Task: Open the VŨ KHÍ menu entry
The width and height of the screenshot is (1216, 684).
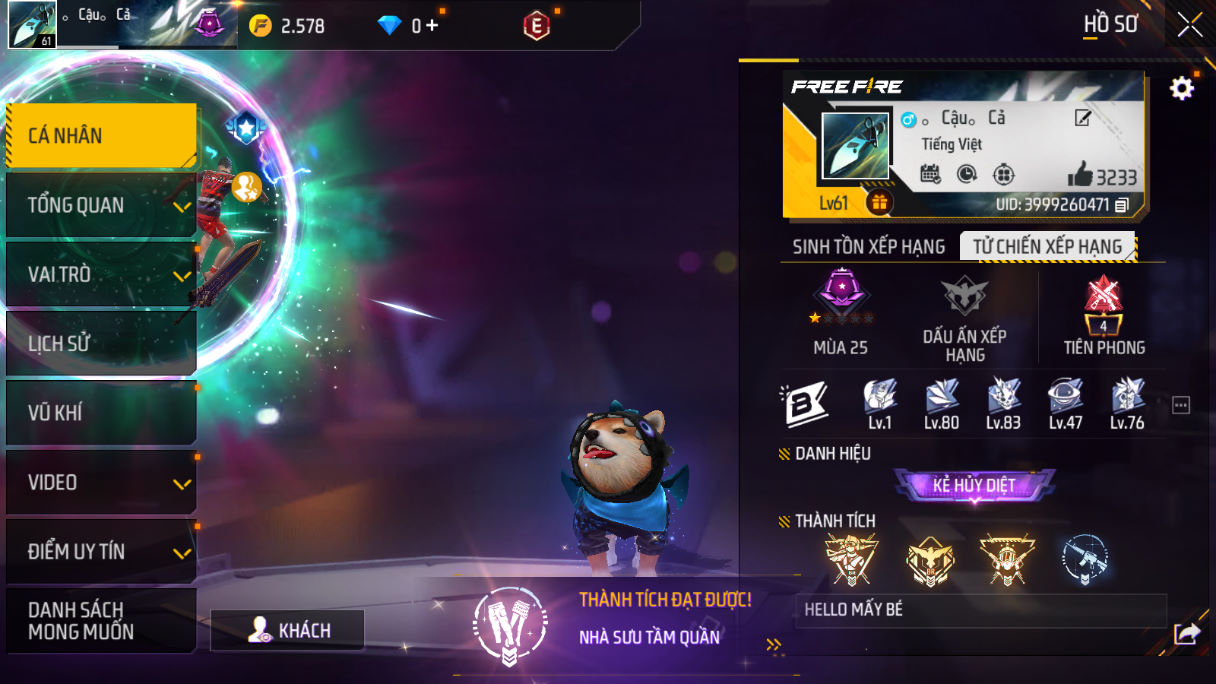Action: (101, 413)
